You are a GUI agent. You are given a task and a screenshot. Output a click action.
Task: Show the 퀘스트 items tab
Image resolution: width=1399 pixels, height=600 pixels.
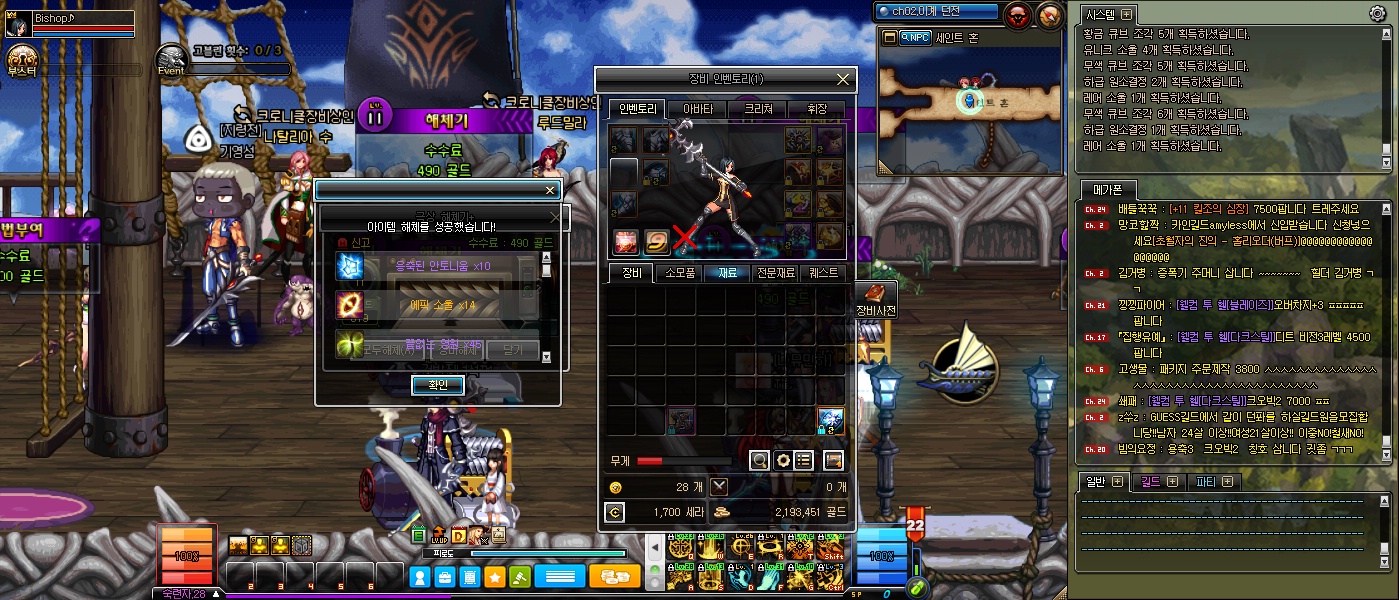tap(824, 272)
